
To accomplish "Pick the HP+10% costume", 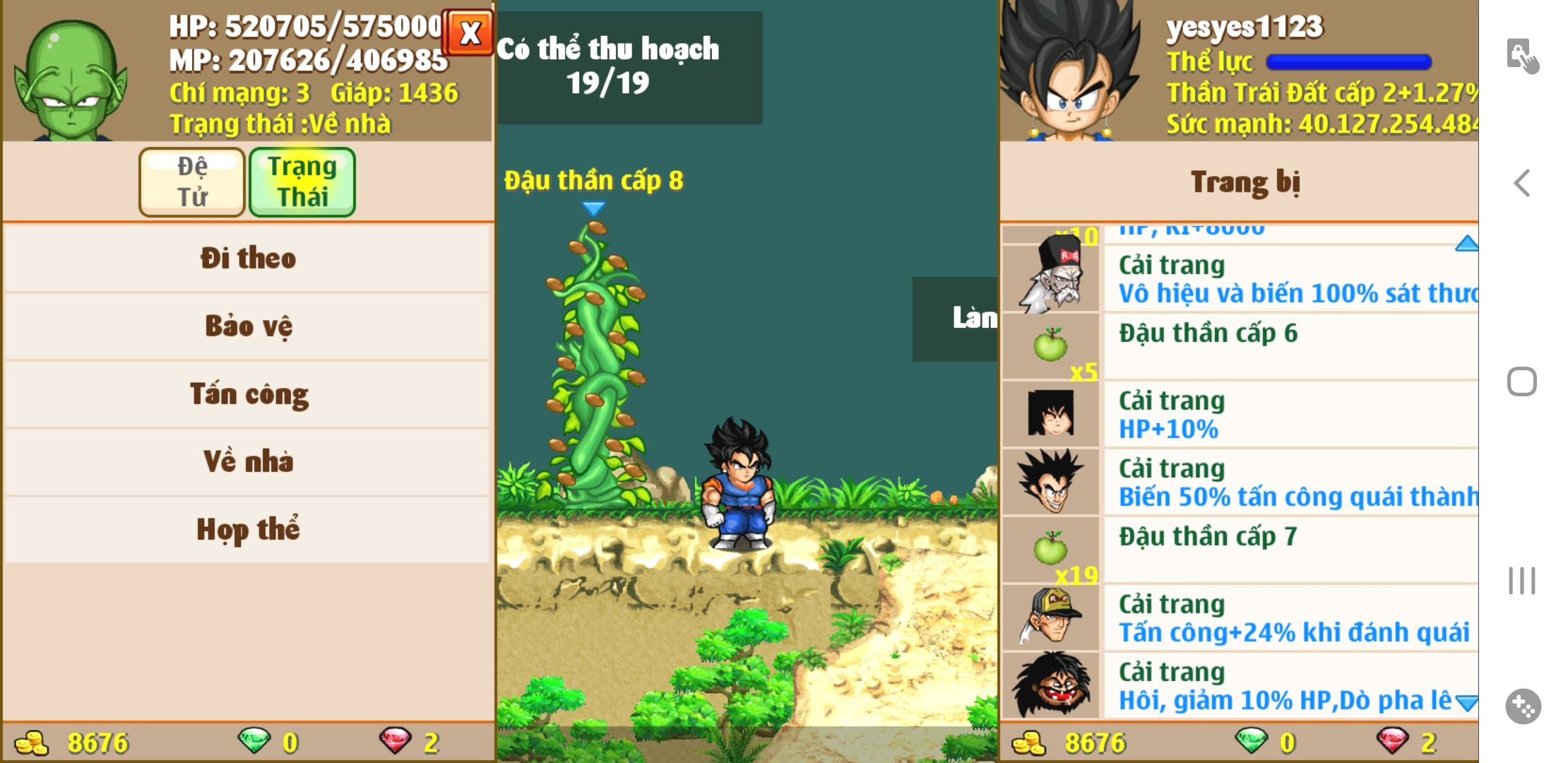I will click(x=1240, y=414).
